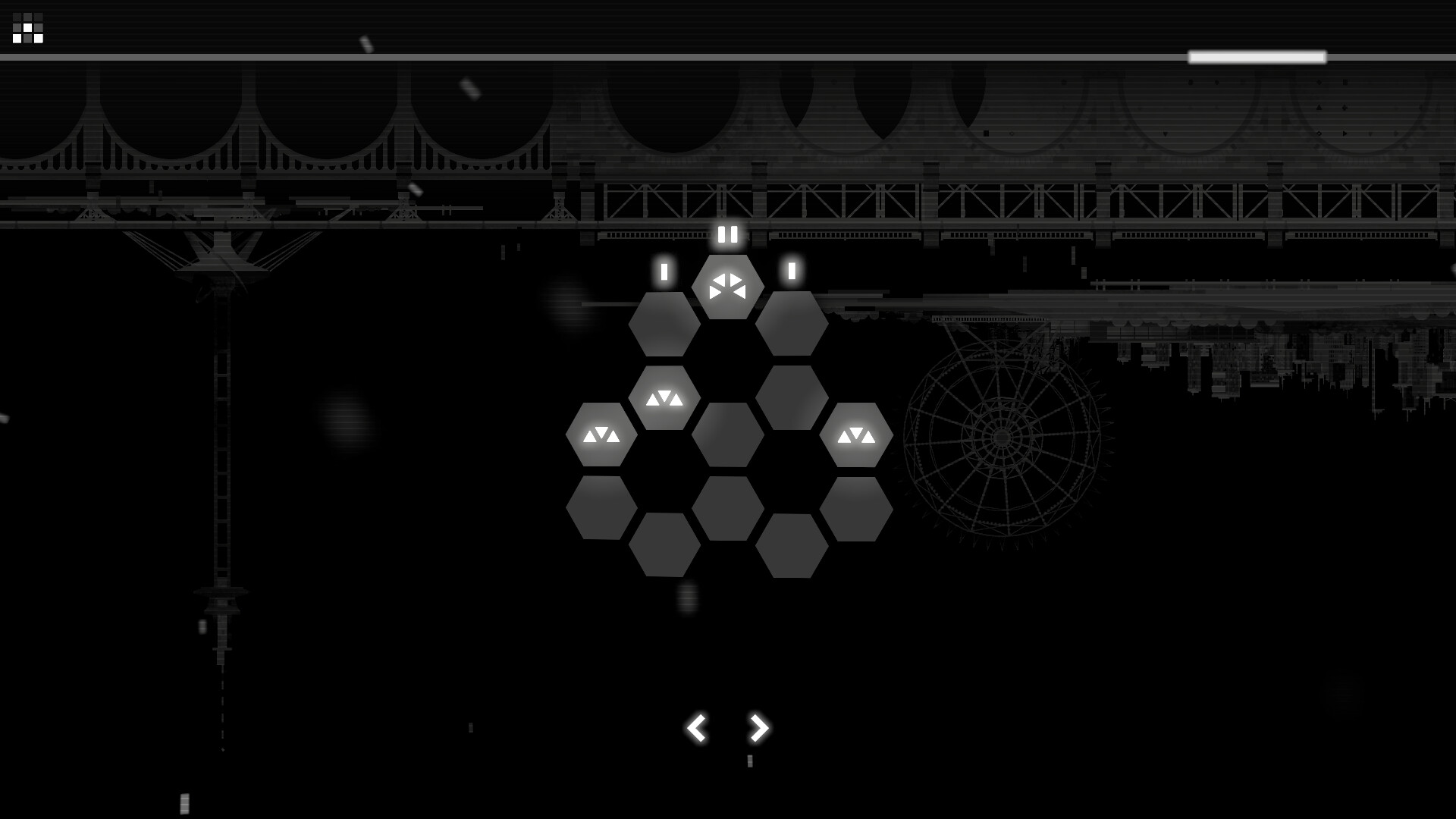The height and width of the screenshot is (819, 1456).
Task: Toggle the bottom-right hexagon cell
Action: [x=792, y=544]
